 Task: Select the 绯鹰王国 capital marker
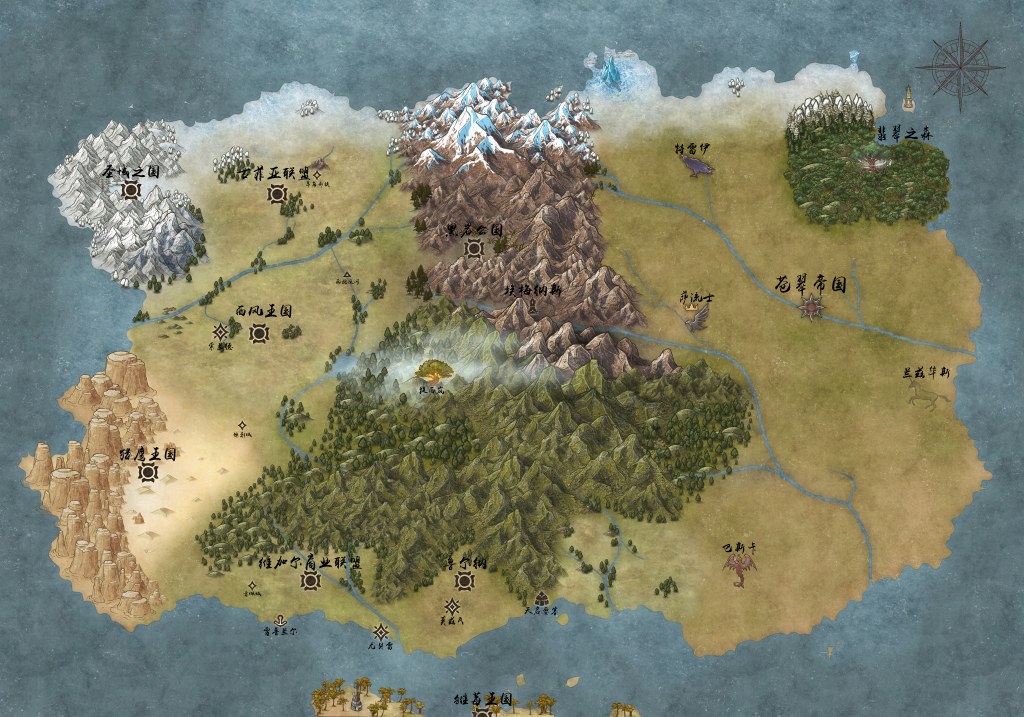148,473
